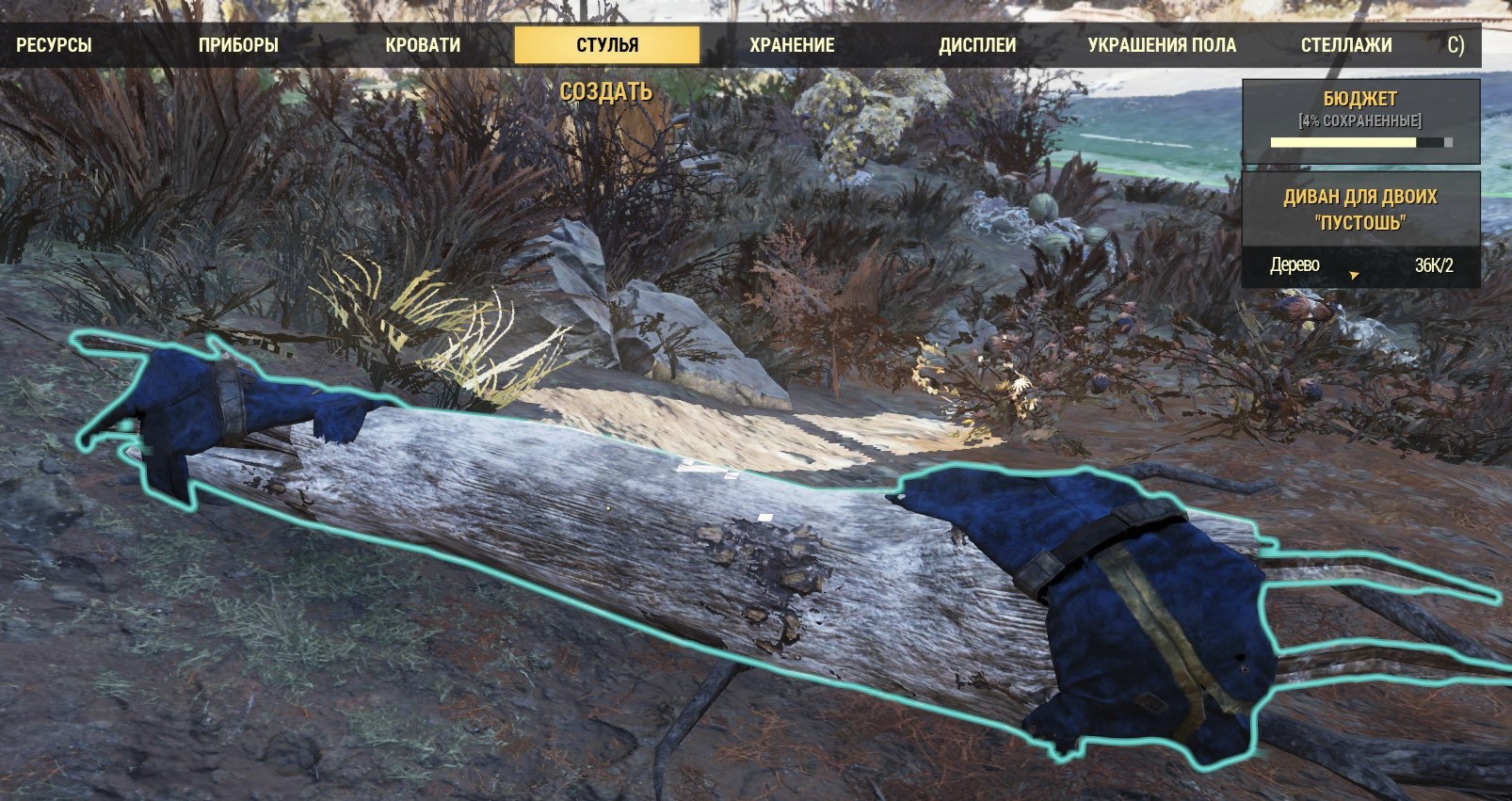
Task: Select the Кровати tab
Action: tap(423, 45)
